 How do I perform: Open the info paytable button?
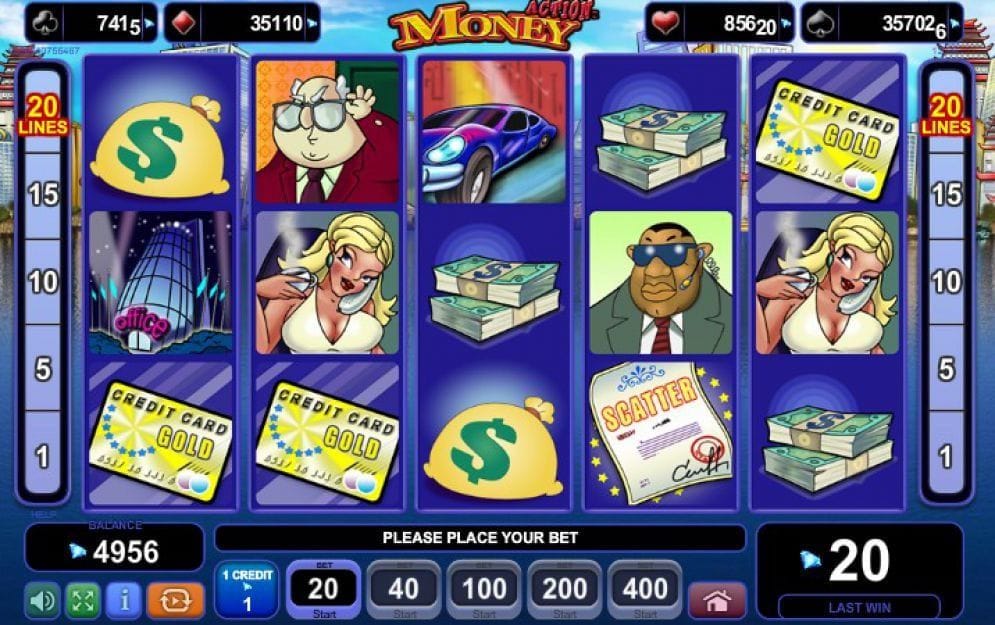(x=124, y=600)
